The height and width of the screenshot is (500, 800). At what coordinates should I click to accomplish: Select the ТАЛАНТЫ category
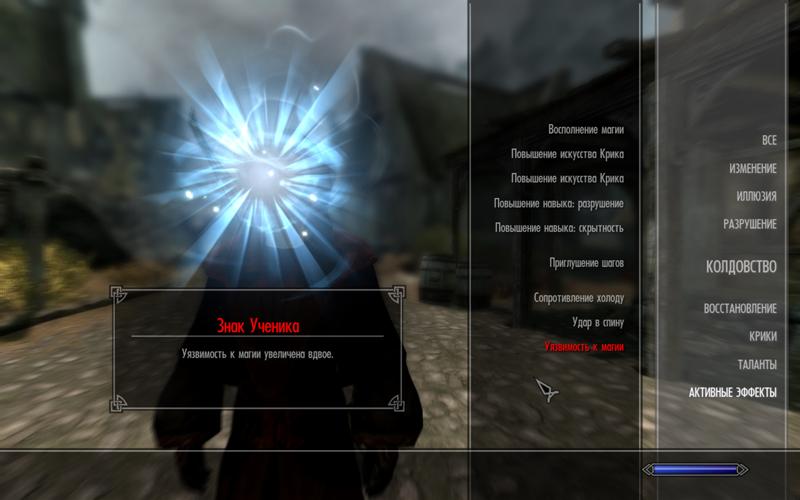[x=757, y=364]
